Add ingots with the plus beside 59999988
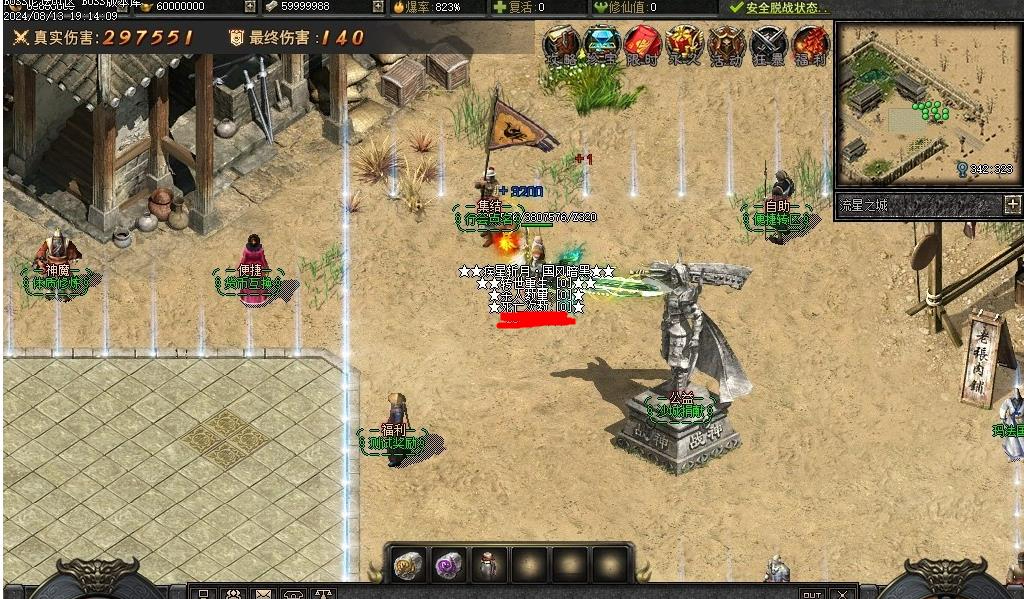 click(378, 7)
